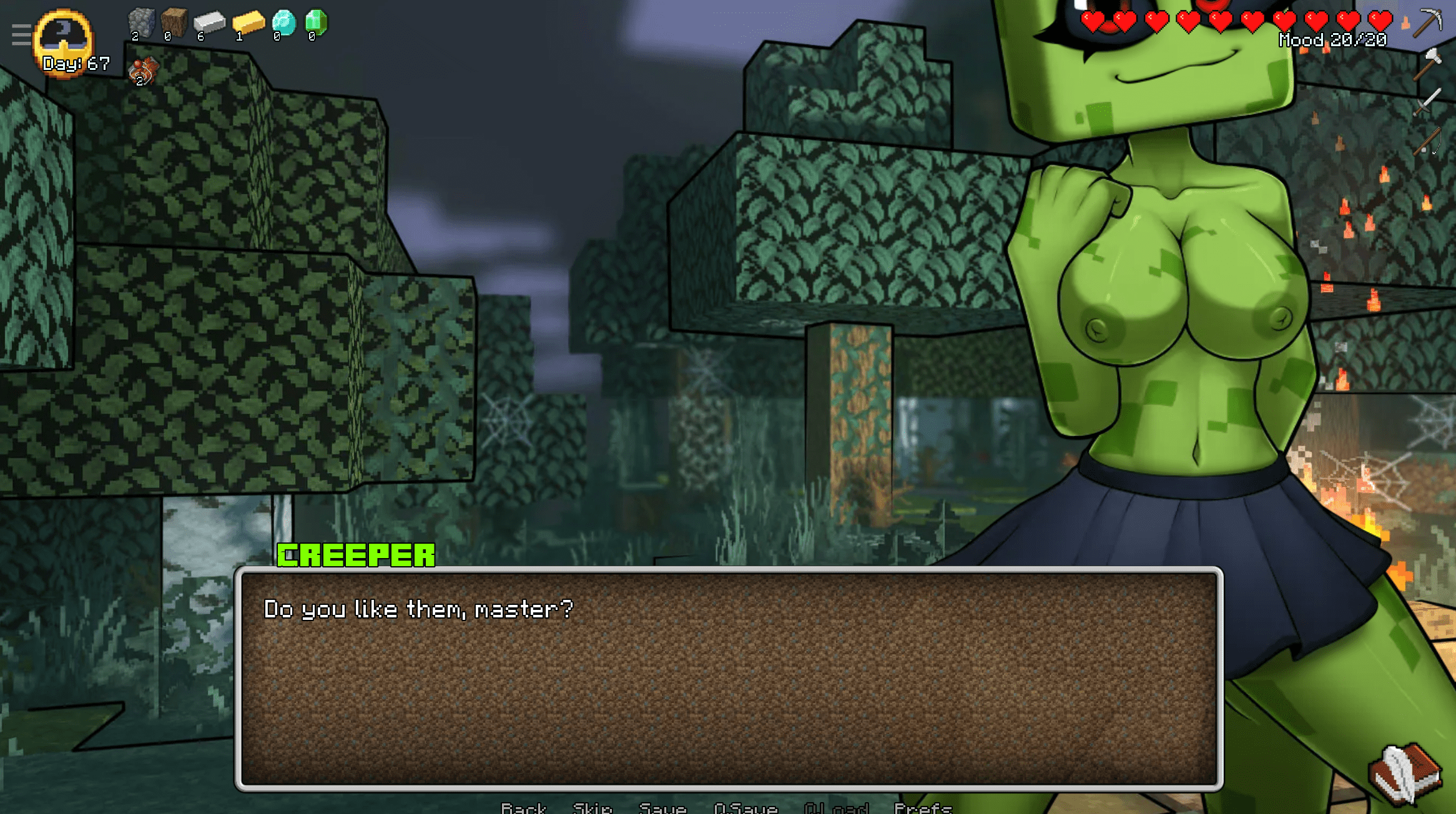1456x814 pixels.
Task: Open the Save menu
Action: pos(662,808)
